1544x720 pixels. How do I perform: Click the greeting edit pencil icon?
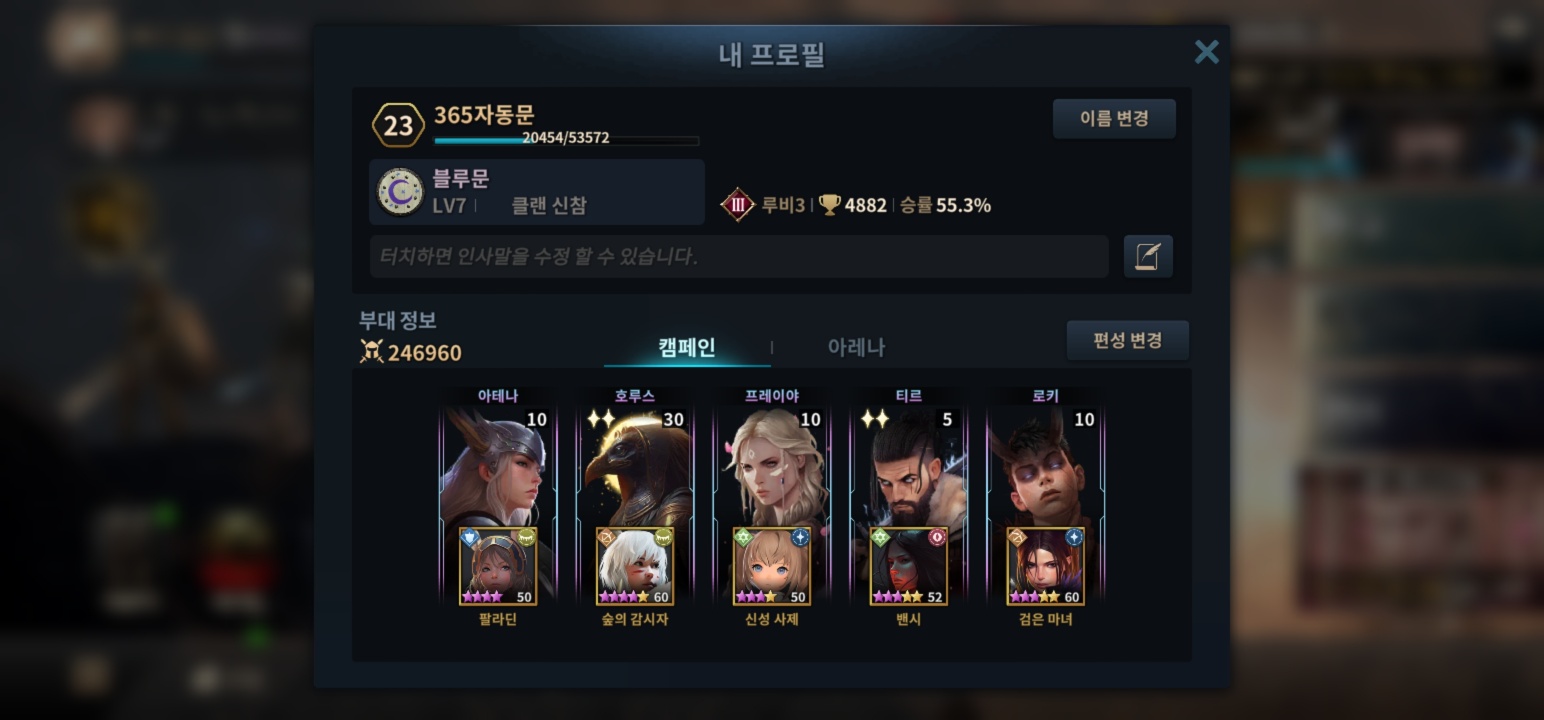[1148, 257]
